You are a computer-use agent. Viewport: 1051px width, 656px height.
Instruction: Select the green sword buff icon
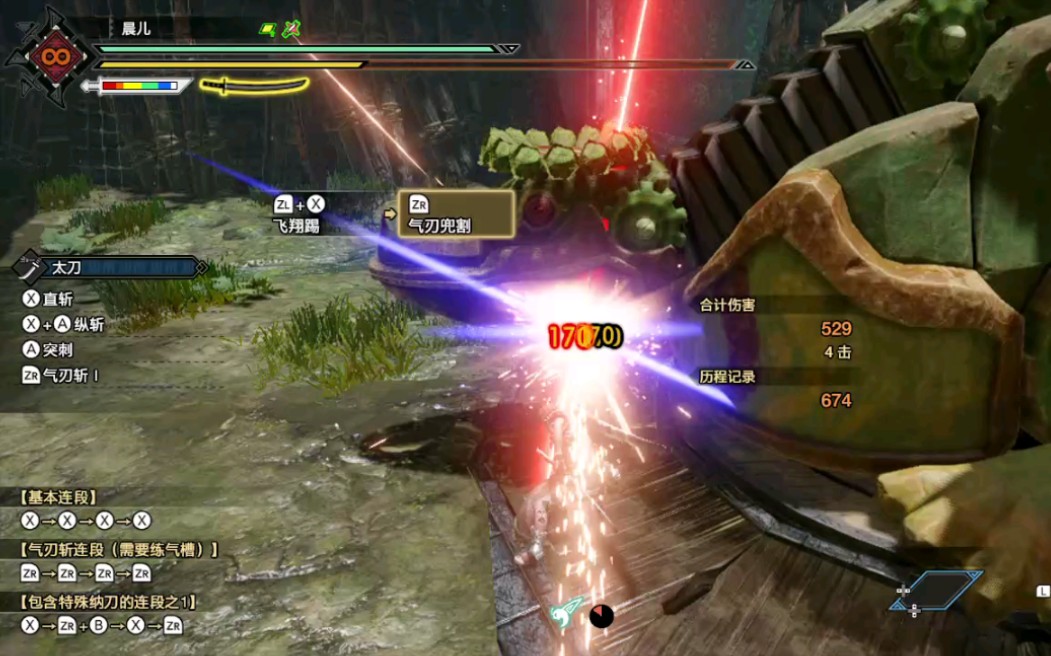point(292,29)
